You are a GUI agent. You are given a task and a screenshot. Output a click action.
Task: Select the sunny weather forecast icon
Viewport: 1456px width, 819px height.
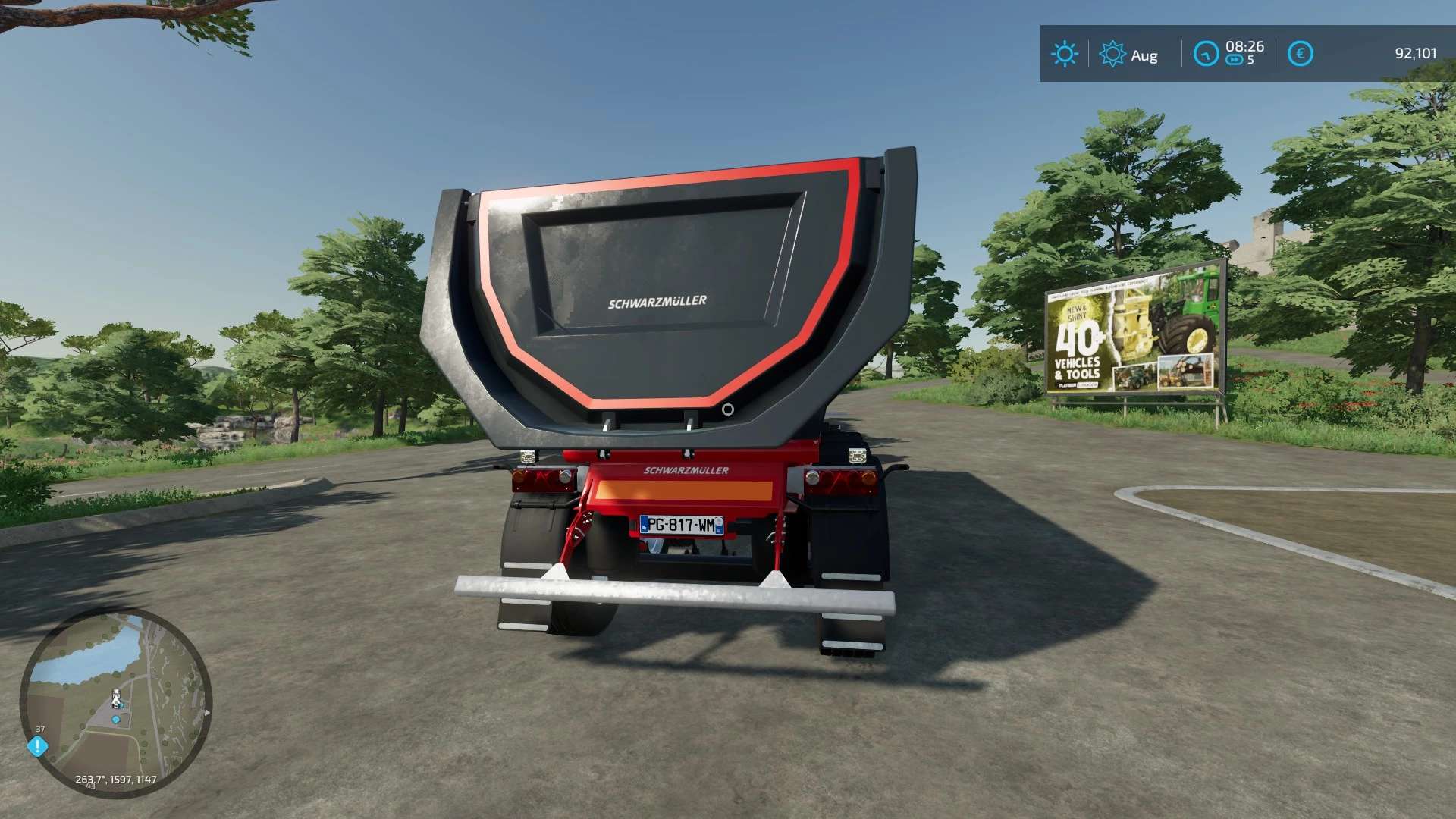point(1064,54)
